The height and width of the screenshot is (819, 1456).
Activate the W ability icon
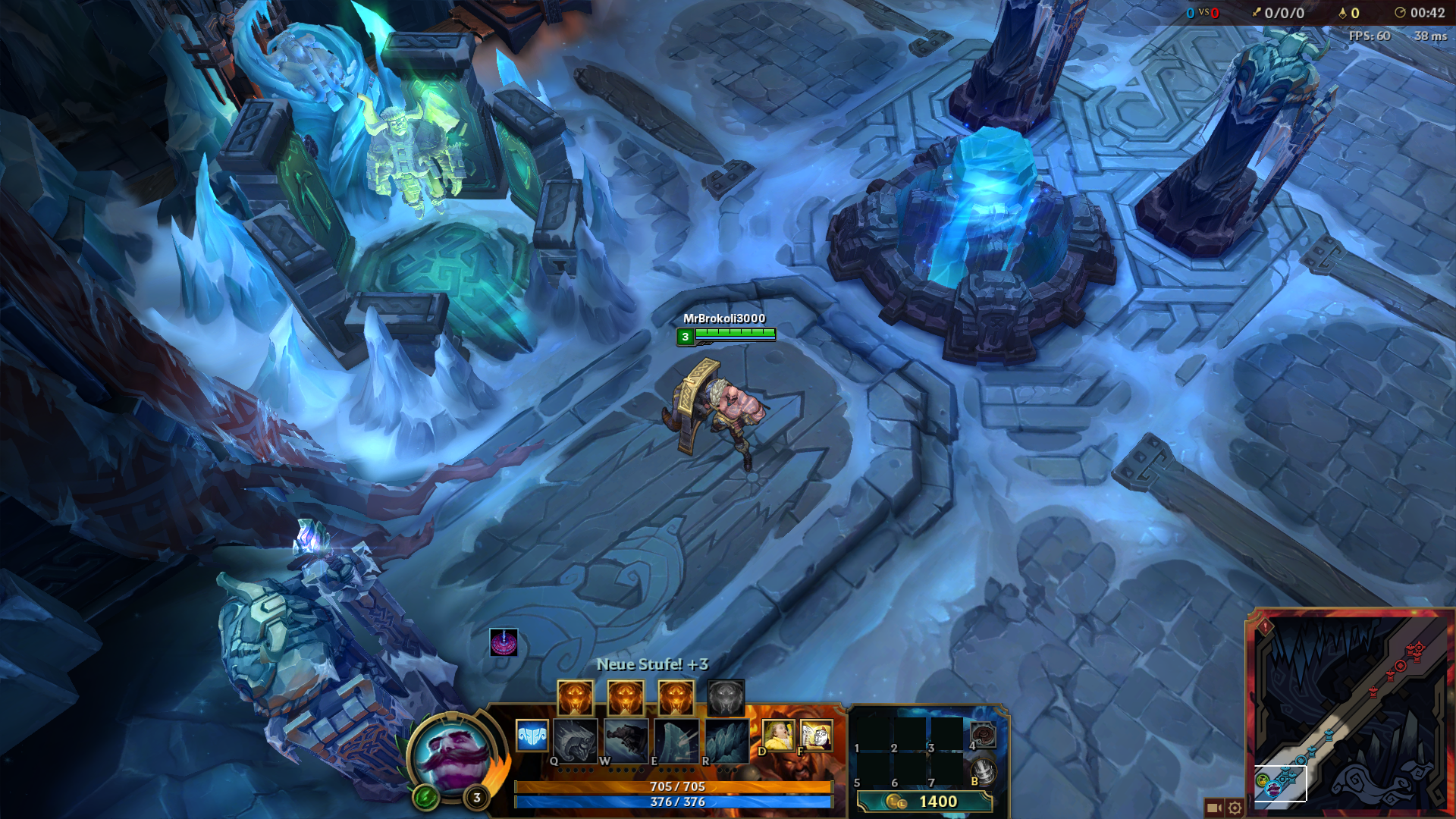point(626,739)
